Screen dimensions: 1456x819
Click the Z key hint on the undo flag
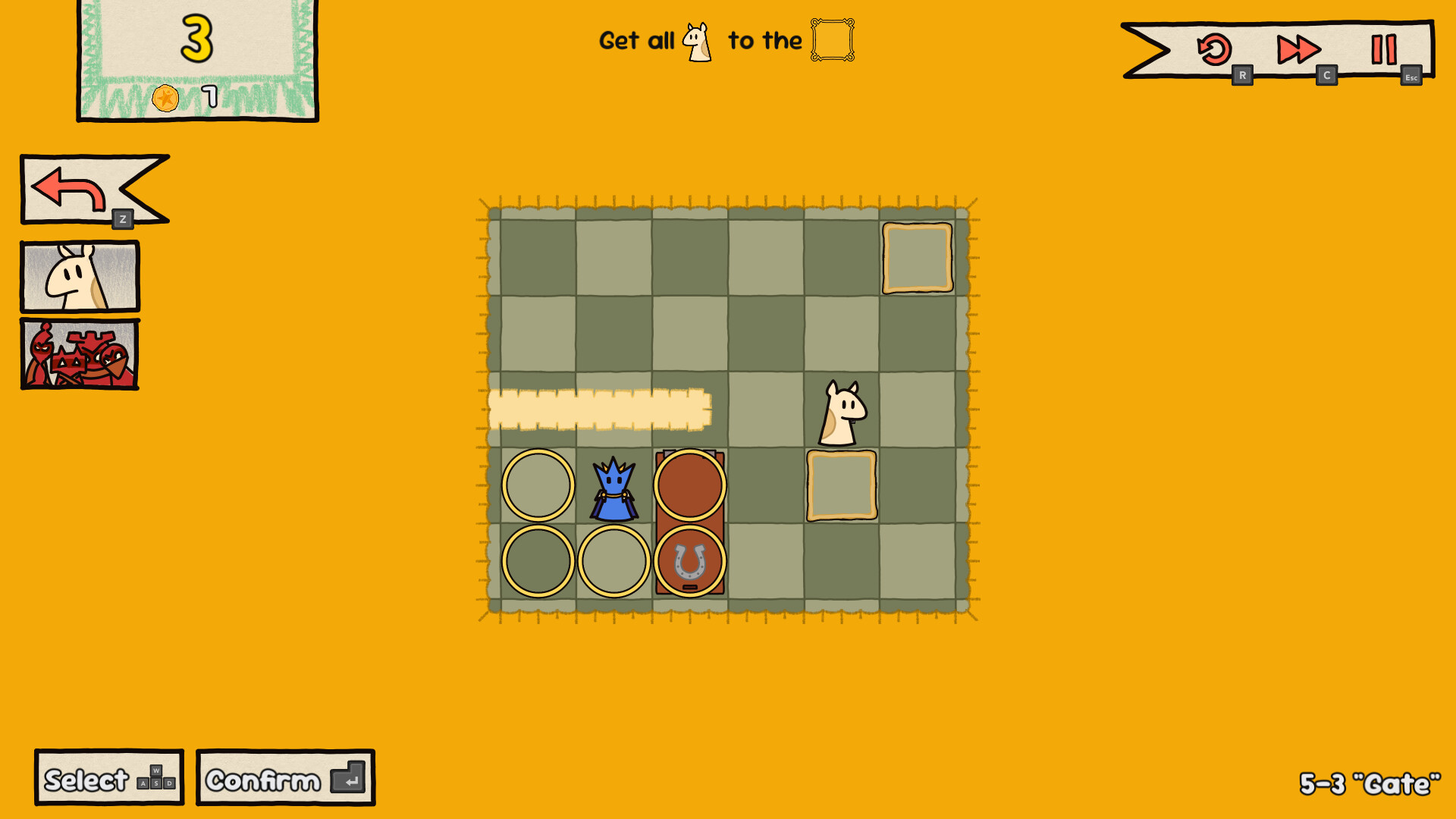pos(121,219)
